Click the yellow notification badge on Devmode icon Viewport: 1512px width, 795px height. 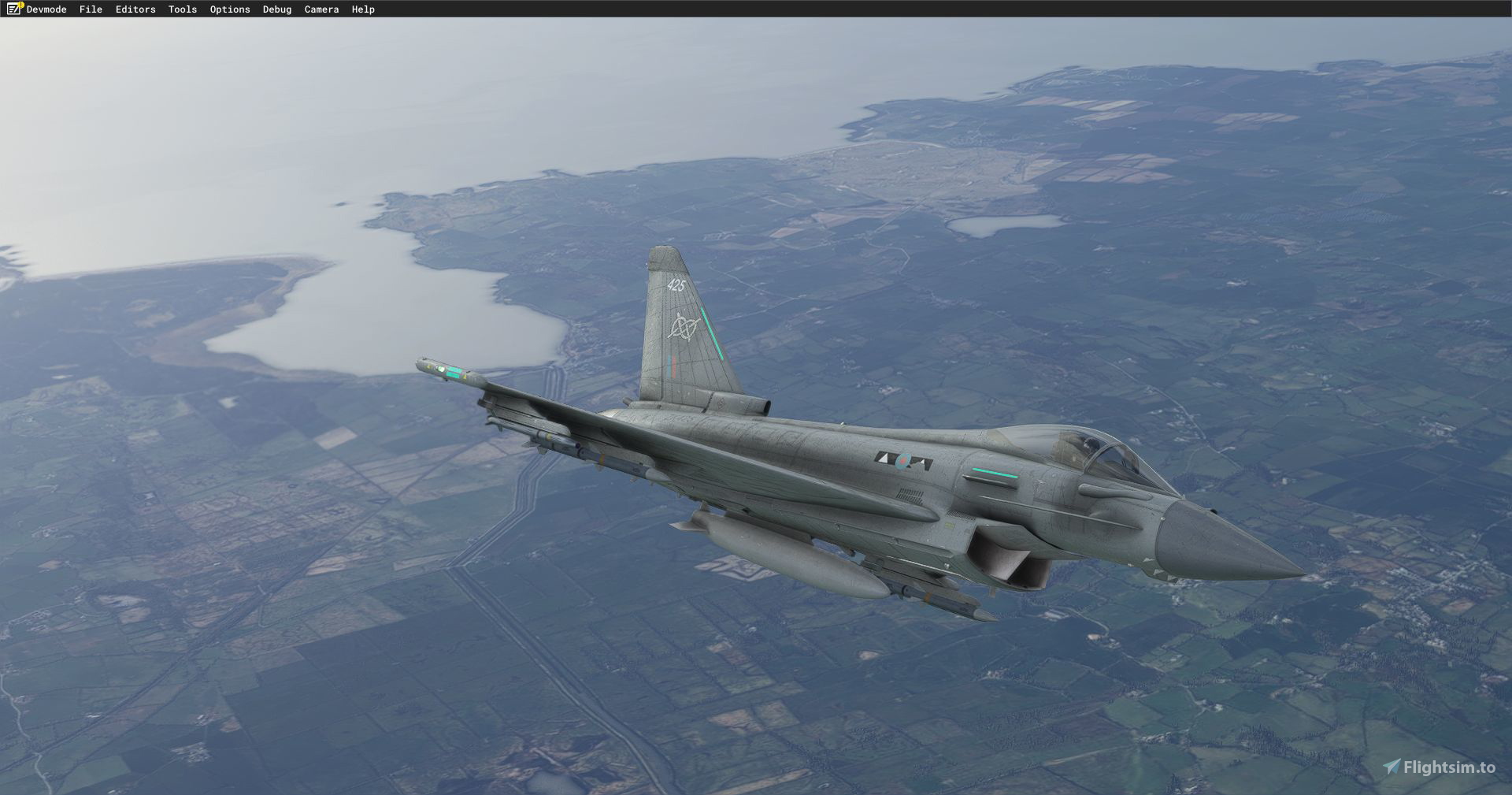(20, 5)
